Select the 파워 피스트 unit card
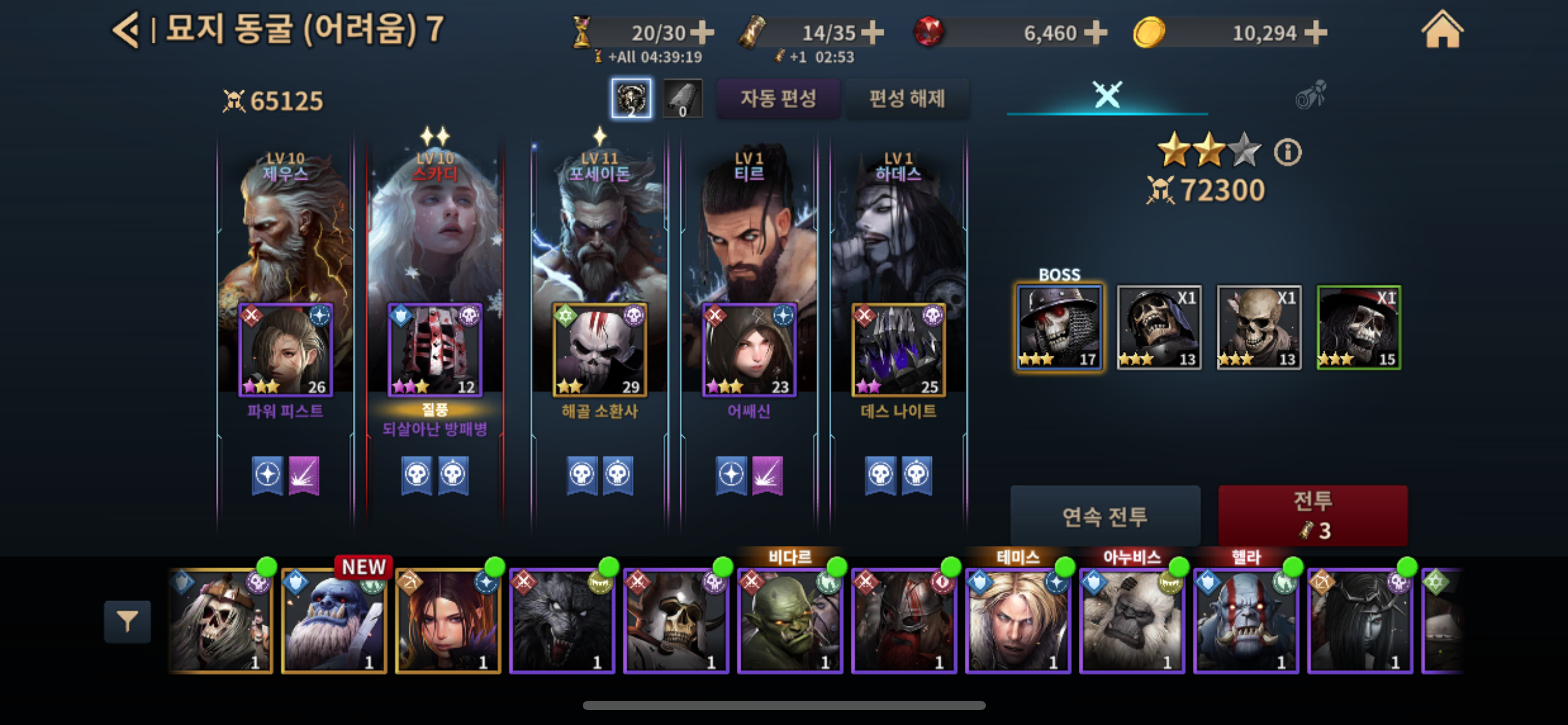 coord(285,350)
